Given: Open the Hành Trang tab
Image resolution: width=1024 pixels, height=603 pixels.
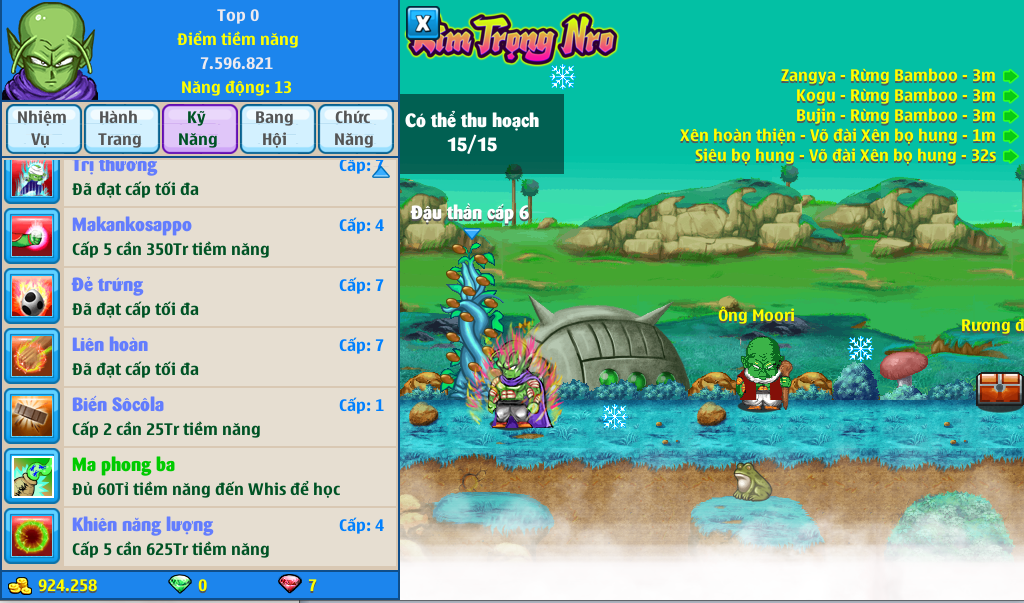Looking at the screenshot, I should (x=119, y=129).
